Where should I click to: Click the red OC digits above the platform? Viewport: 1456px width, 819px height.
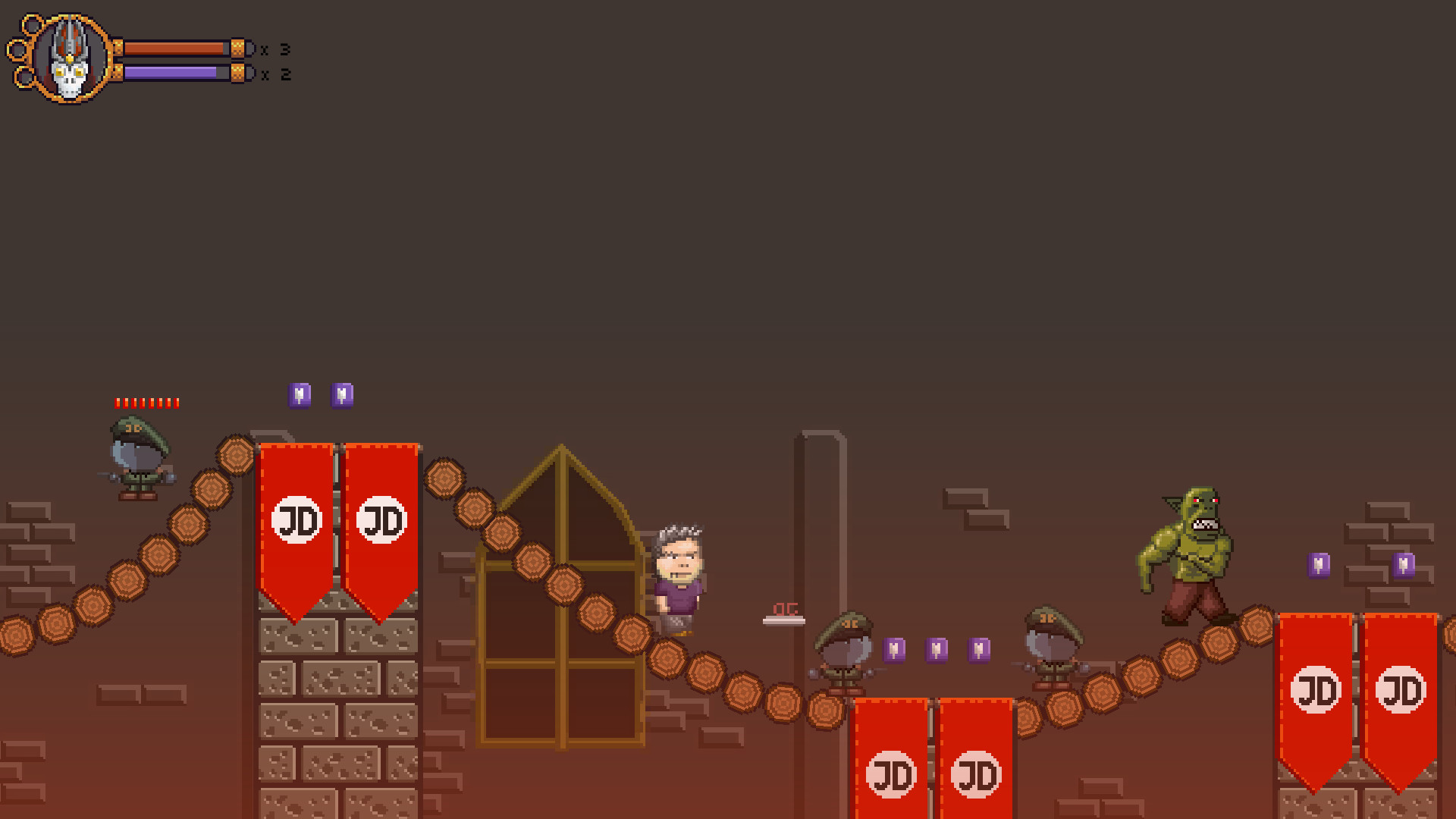coord(784,607)
